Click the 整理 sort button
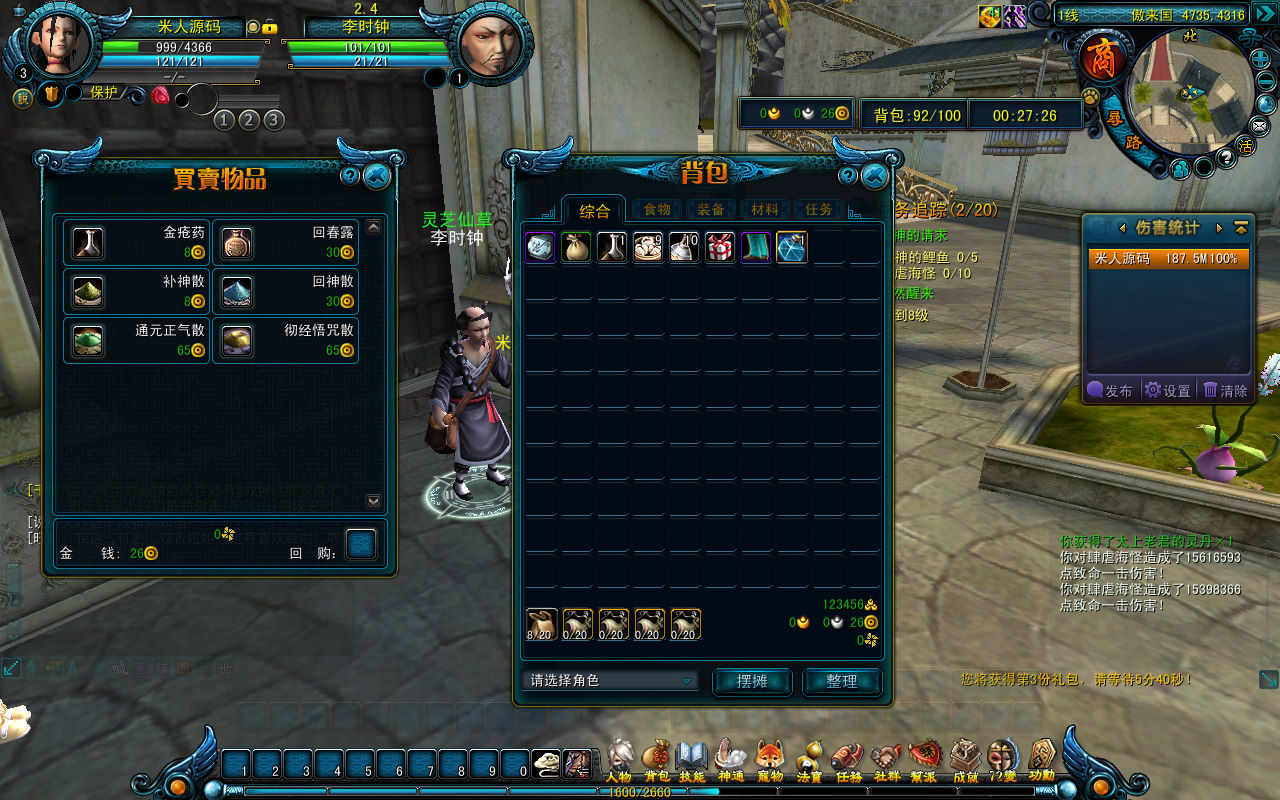1280x800 pixels. coord(842,681)
